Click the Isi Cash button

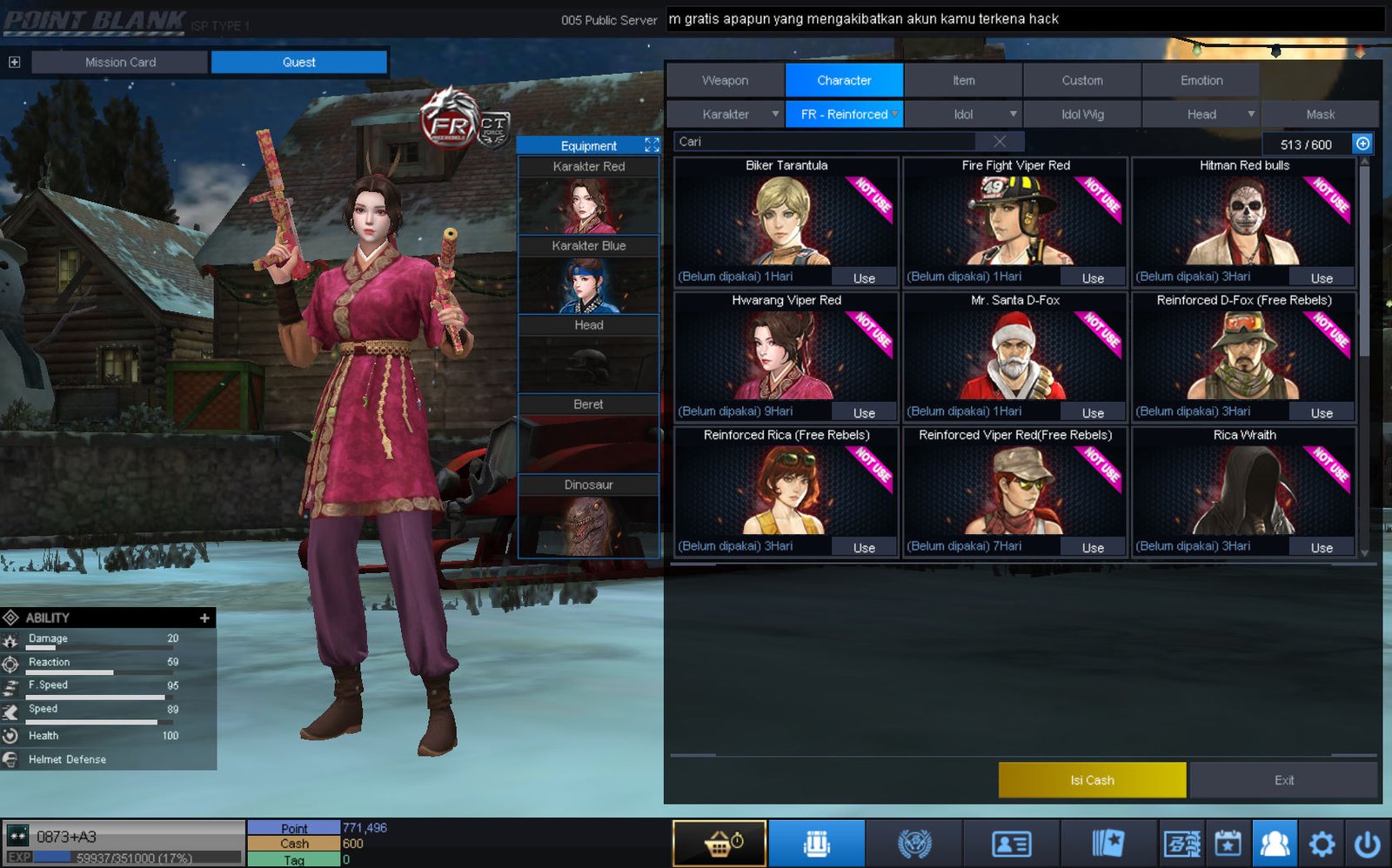[1092, 780]
